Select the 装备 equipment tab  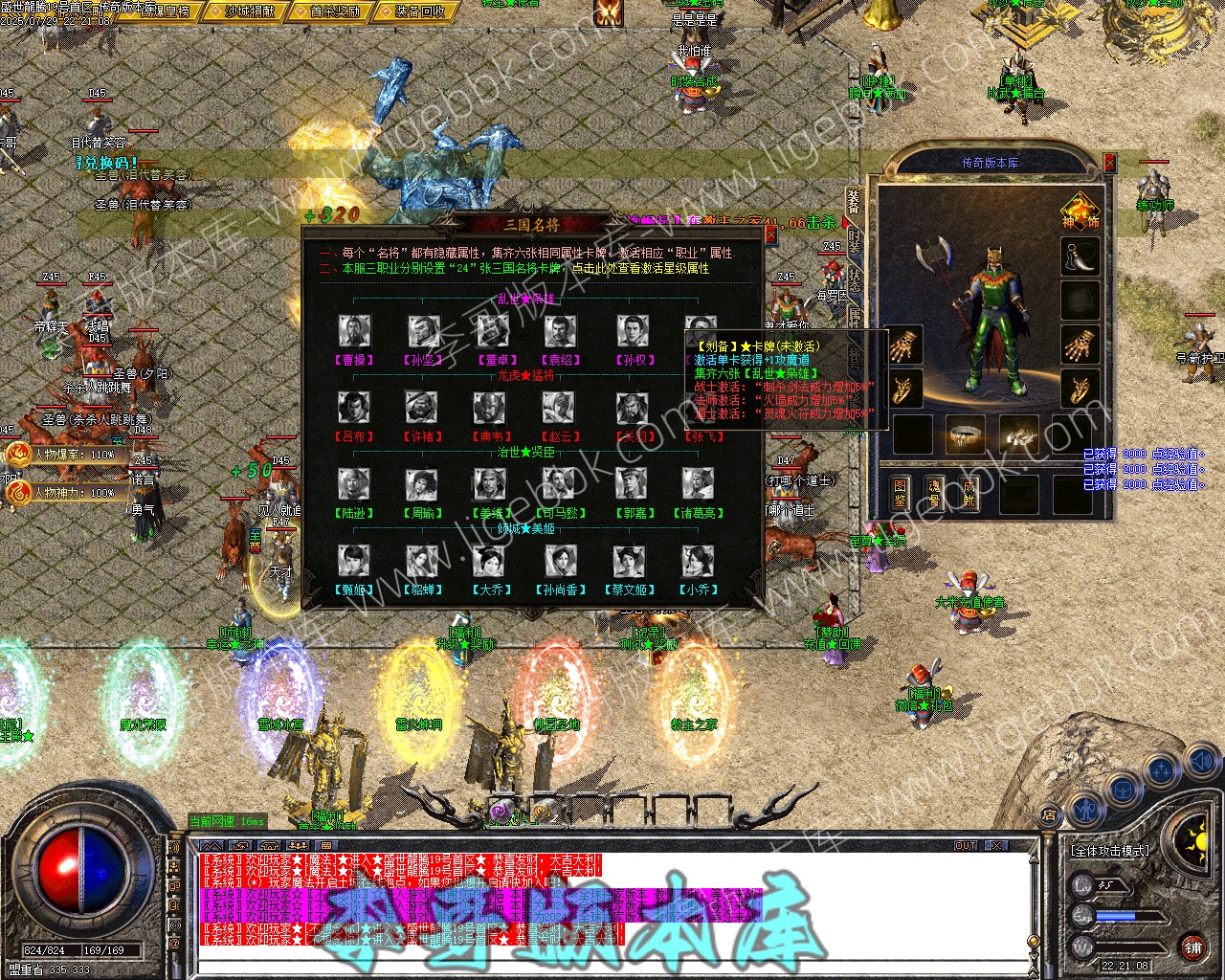point(855,200)
